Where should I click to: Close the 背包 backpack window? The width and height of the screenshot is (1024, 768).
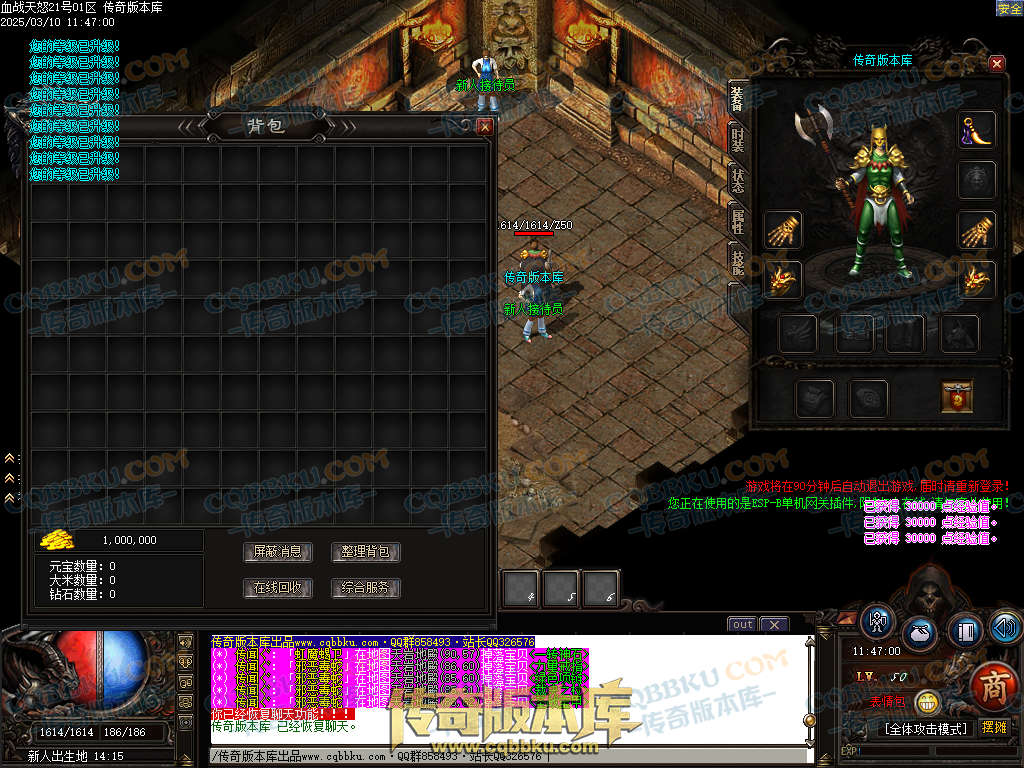click(x=485, y=127)
